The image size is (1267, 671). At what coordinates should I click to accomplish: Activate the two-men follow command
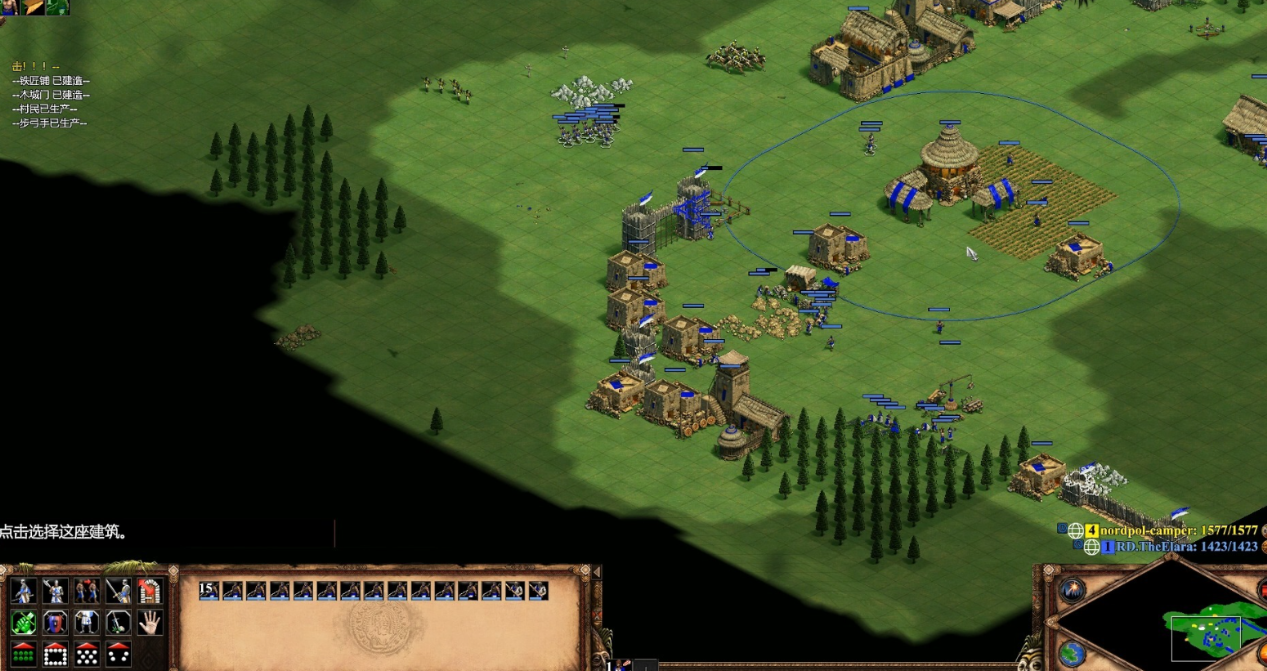(x=87, y=591)
